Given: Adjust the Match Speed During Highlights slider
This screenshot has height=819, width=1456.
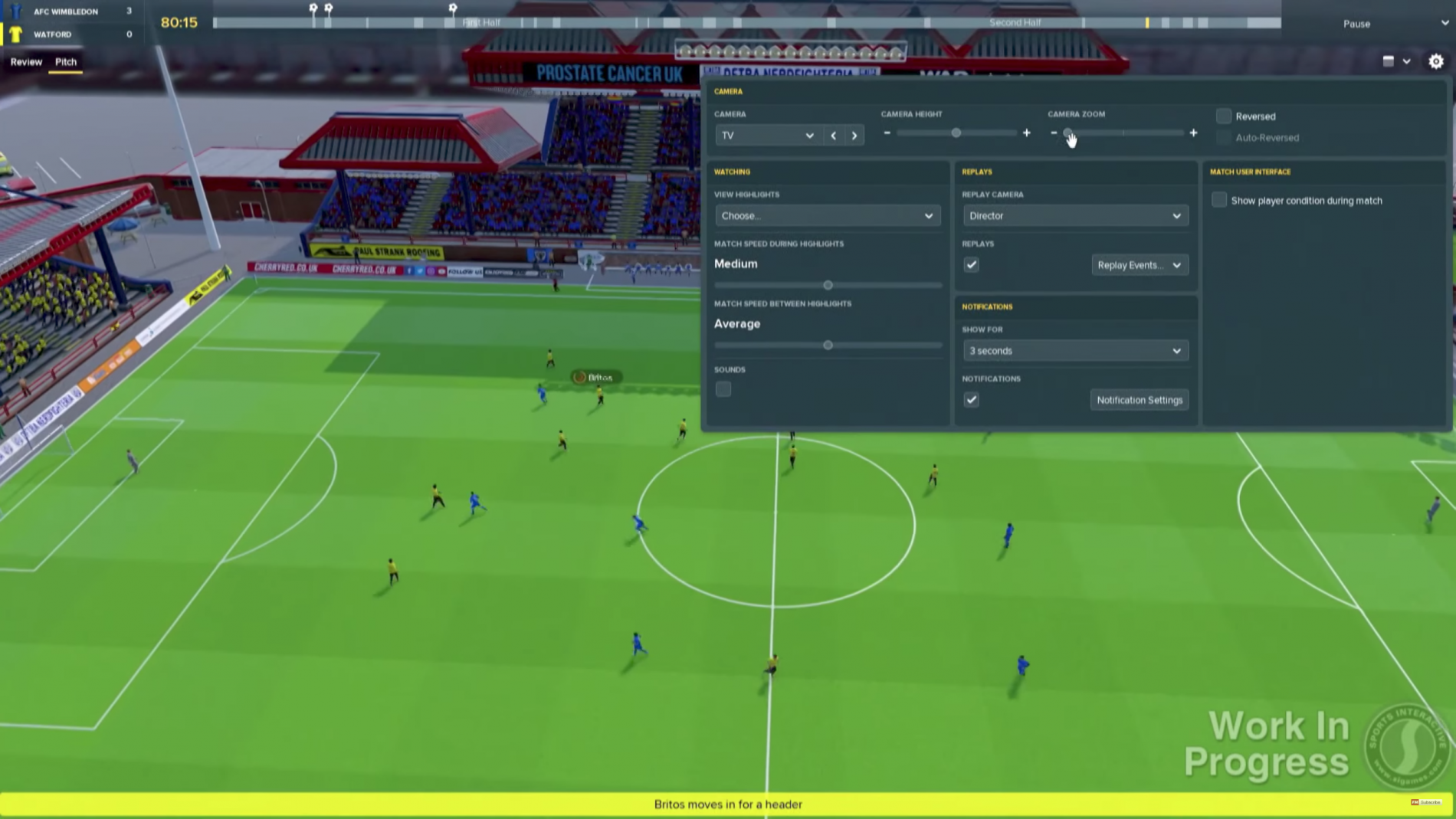Looking at the screenshot, I should [828, 284].
